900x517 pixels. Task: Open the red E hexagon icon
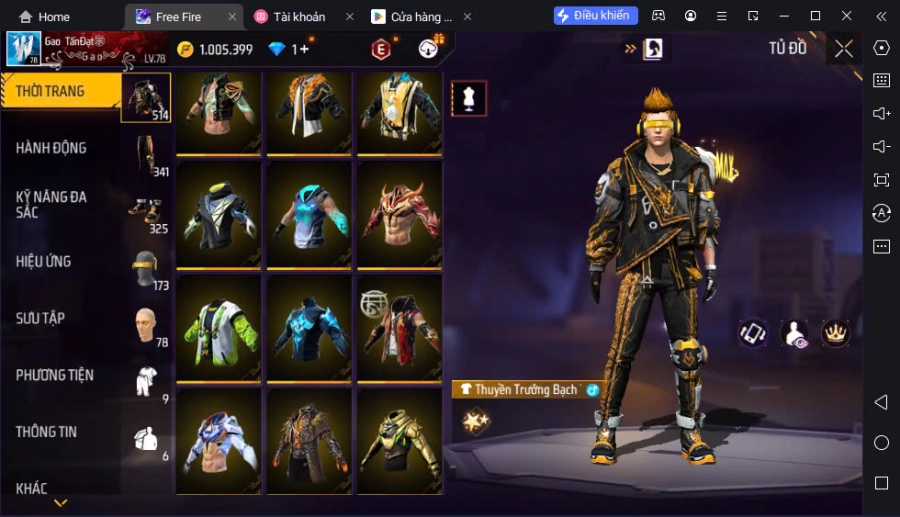pyautogui.click(x=381, y=49)
